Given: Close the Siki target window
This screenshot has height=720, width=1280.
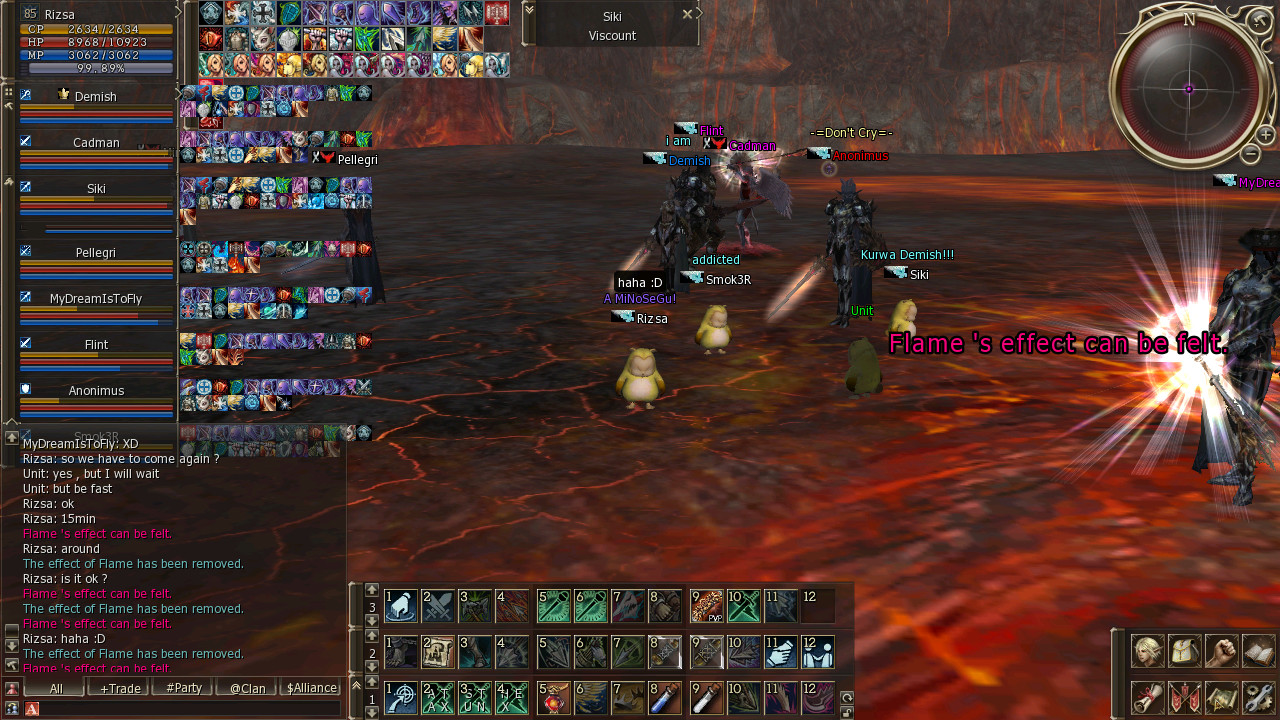Looking at the screenshot, I should tap(687, 14).
